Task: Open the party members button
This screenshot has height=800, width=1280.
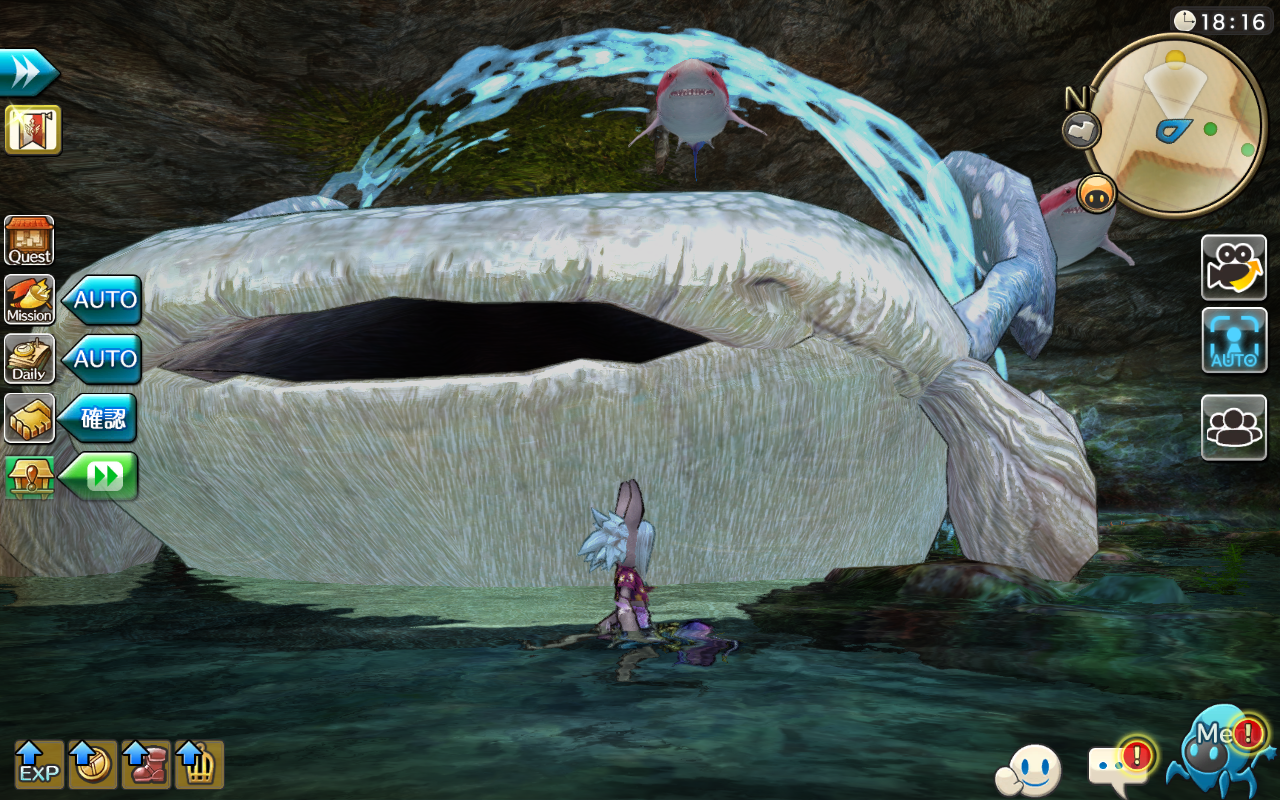Action: pyautogui.click(x=1234, y=428)
